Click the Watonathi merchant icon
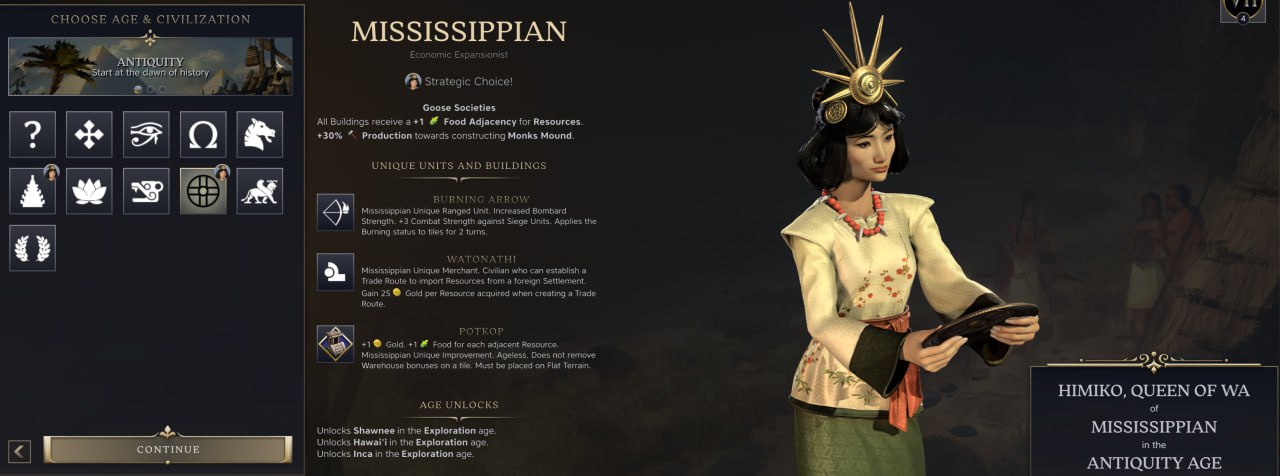Screen dimensions: 1280x476 335,272
